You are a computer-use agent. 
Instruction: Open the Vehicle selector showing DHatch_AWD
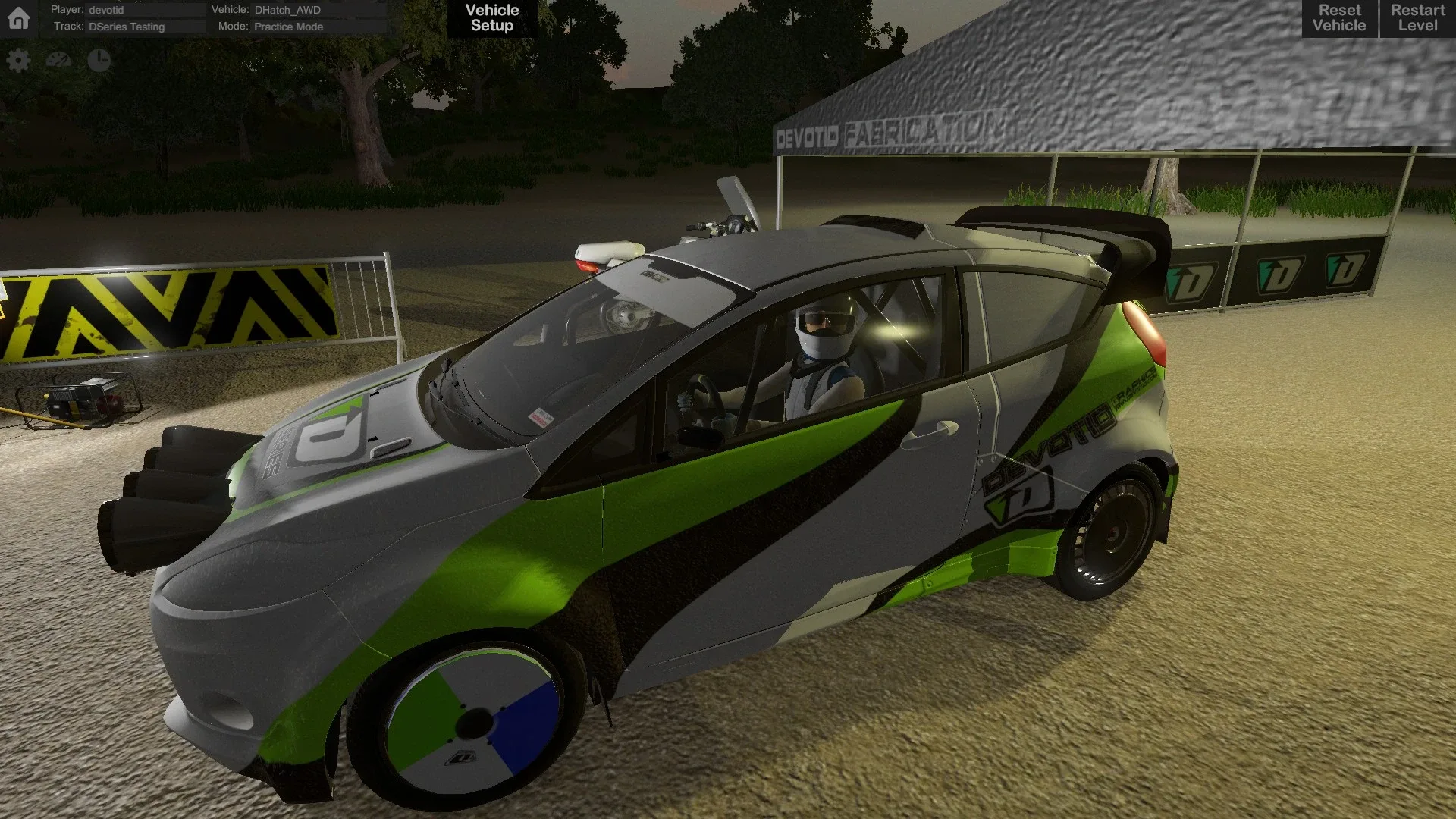pyautogui.click(x=289, y=10)
